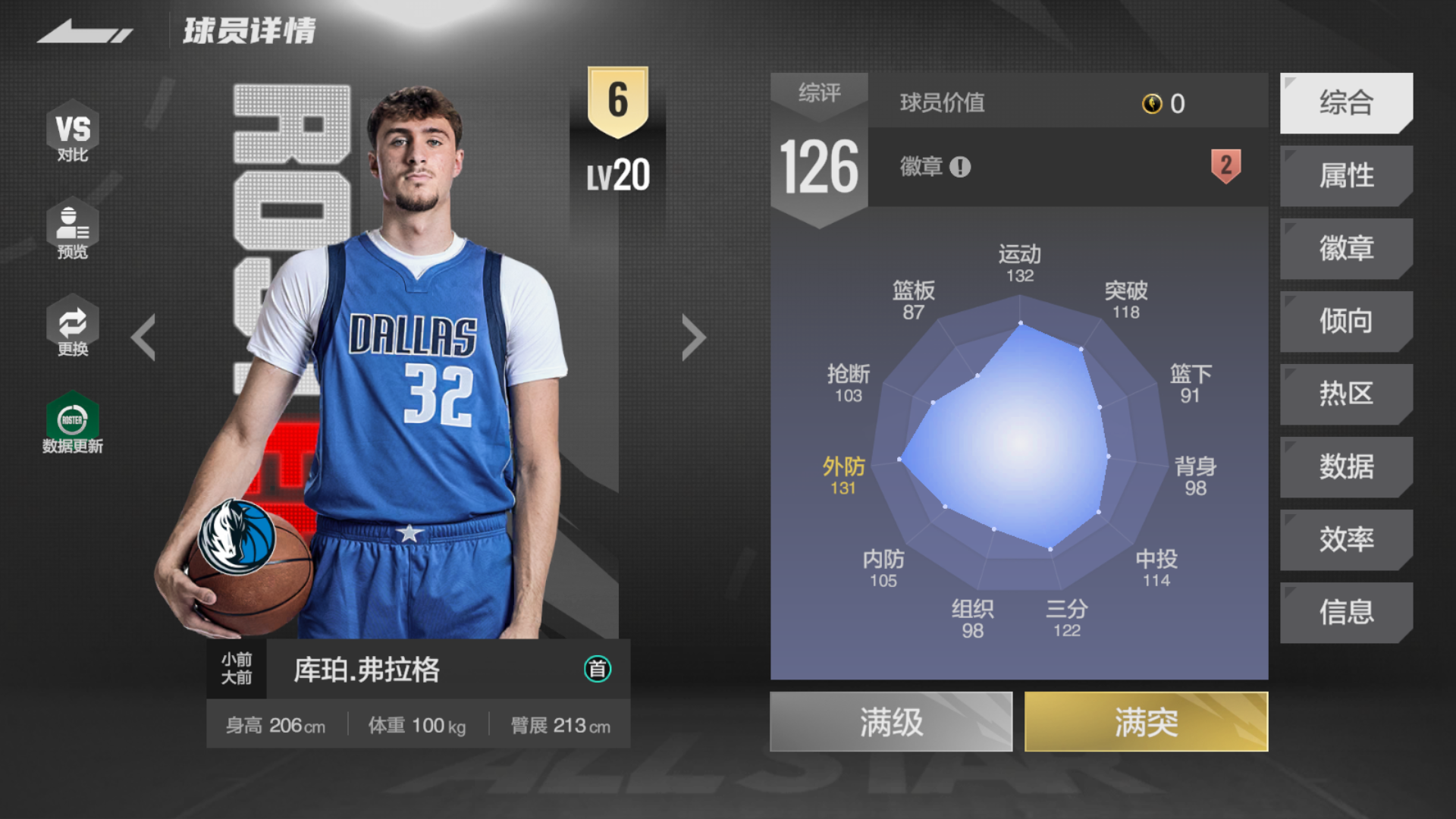
Task: Open the 信息 info tab
Action: coord(1346,613)
